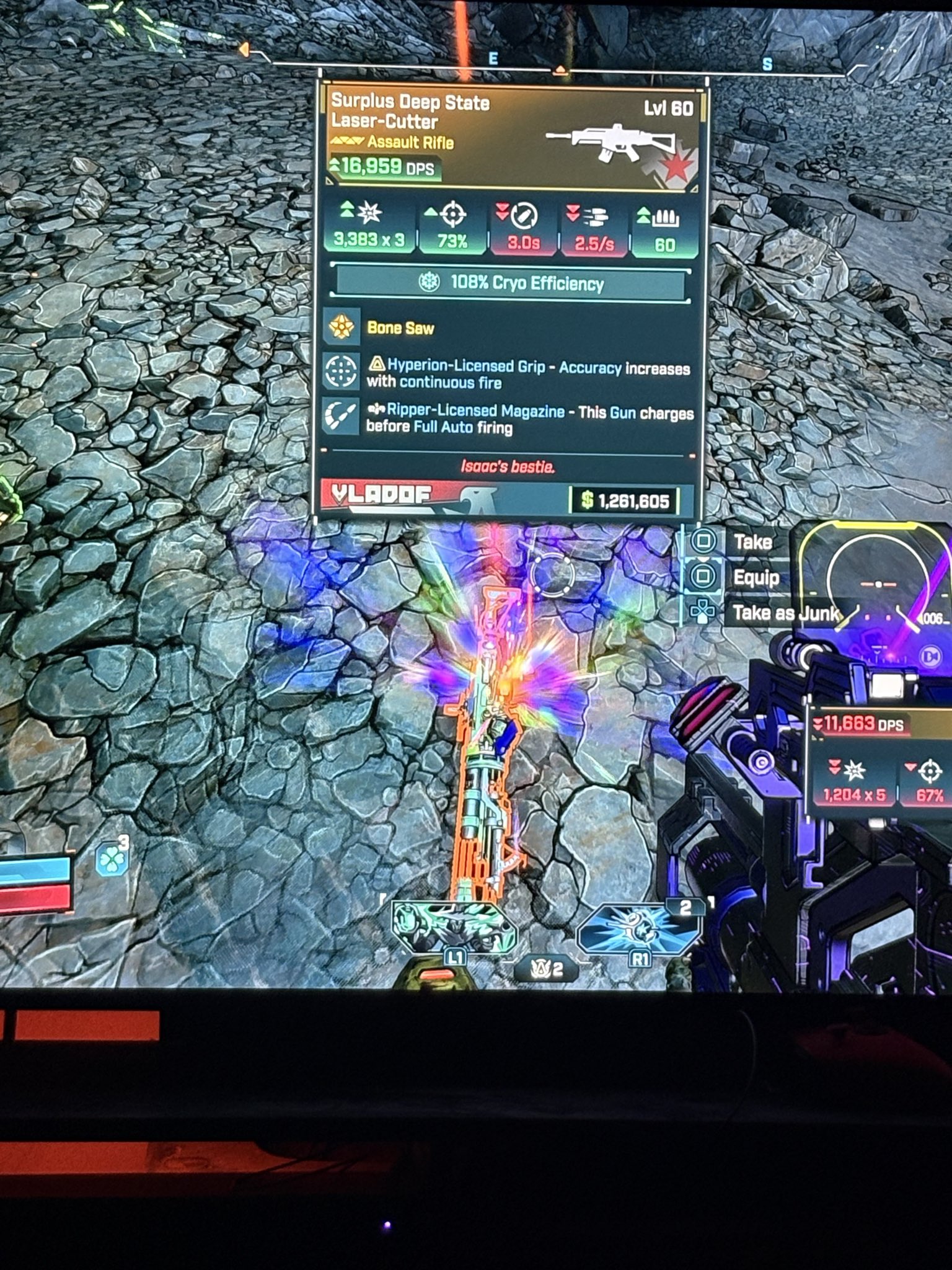Click the 108% Cryo Efficiency bar
The height and width of the screenshot is (1270, 952).
coord(512,283)
